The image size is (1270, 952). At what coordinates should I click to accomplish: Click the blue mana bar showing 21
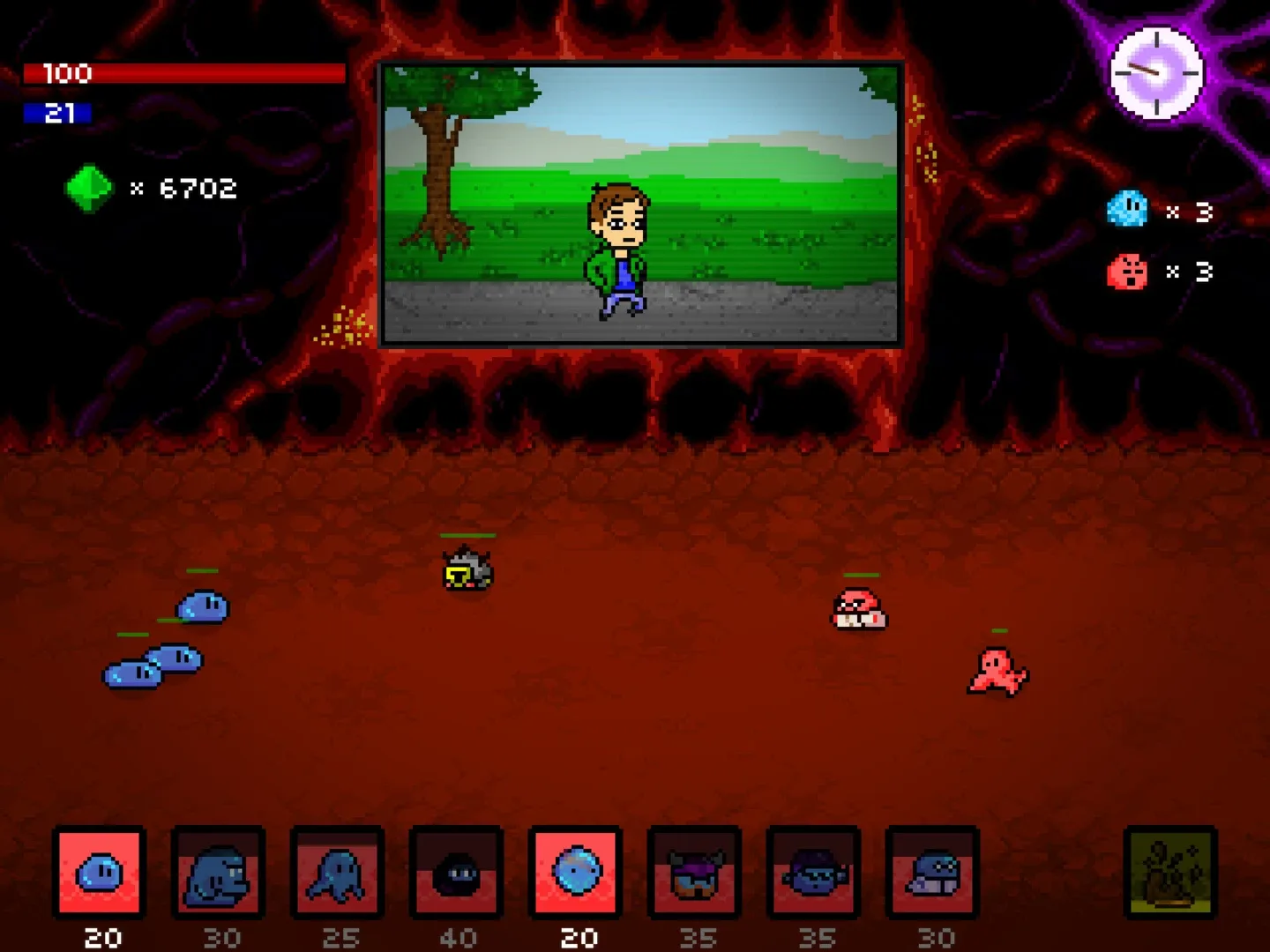point(59,112)
